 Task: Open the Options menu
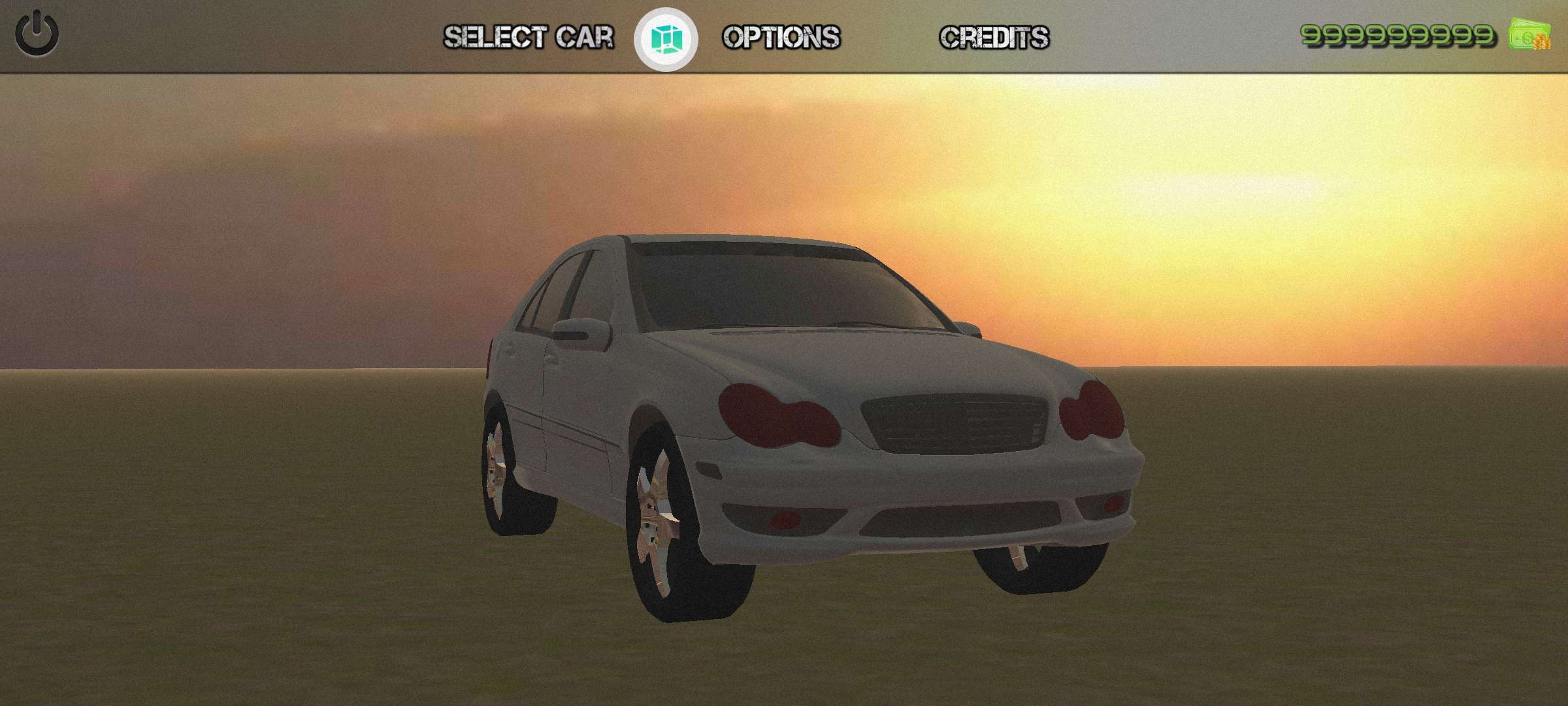click(781, 37)
